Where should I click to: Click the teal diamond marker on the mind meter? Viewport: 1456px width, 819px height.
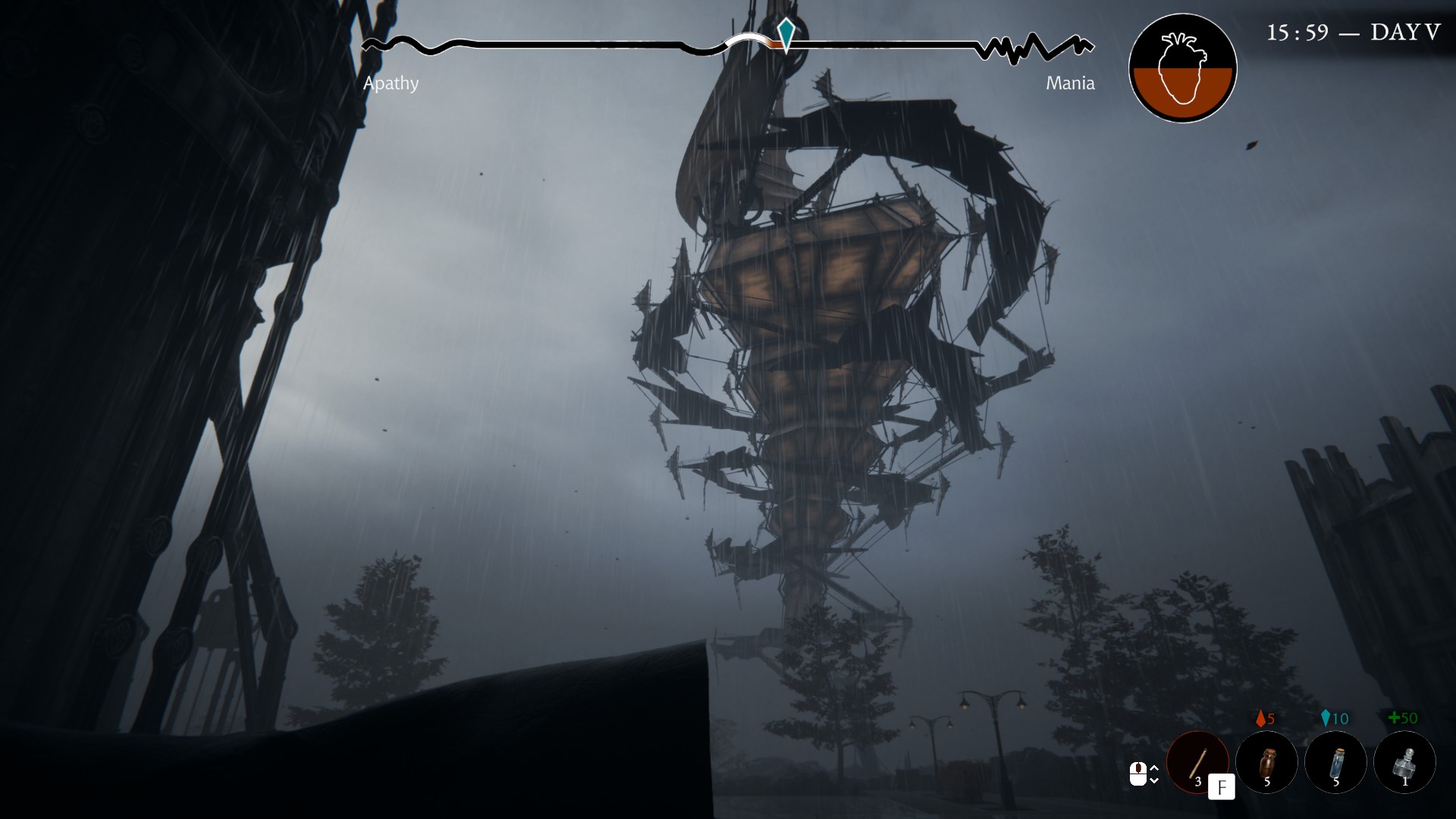(x=785, y=33)
